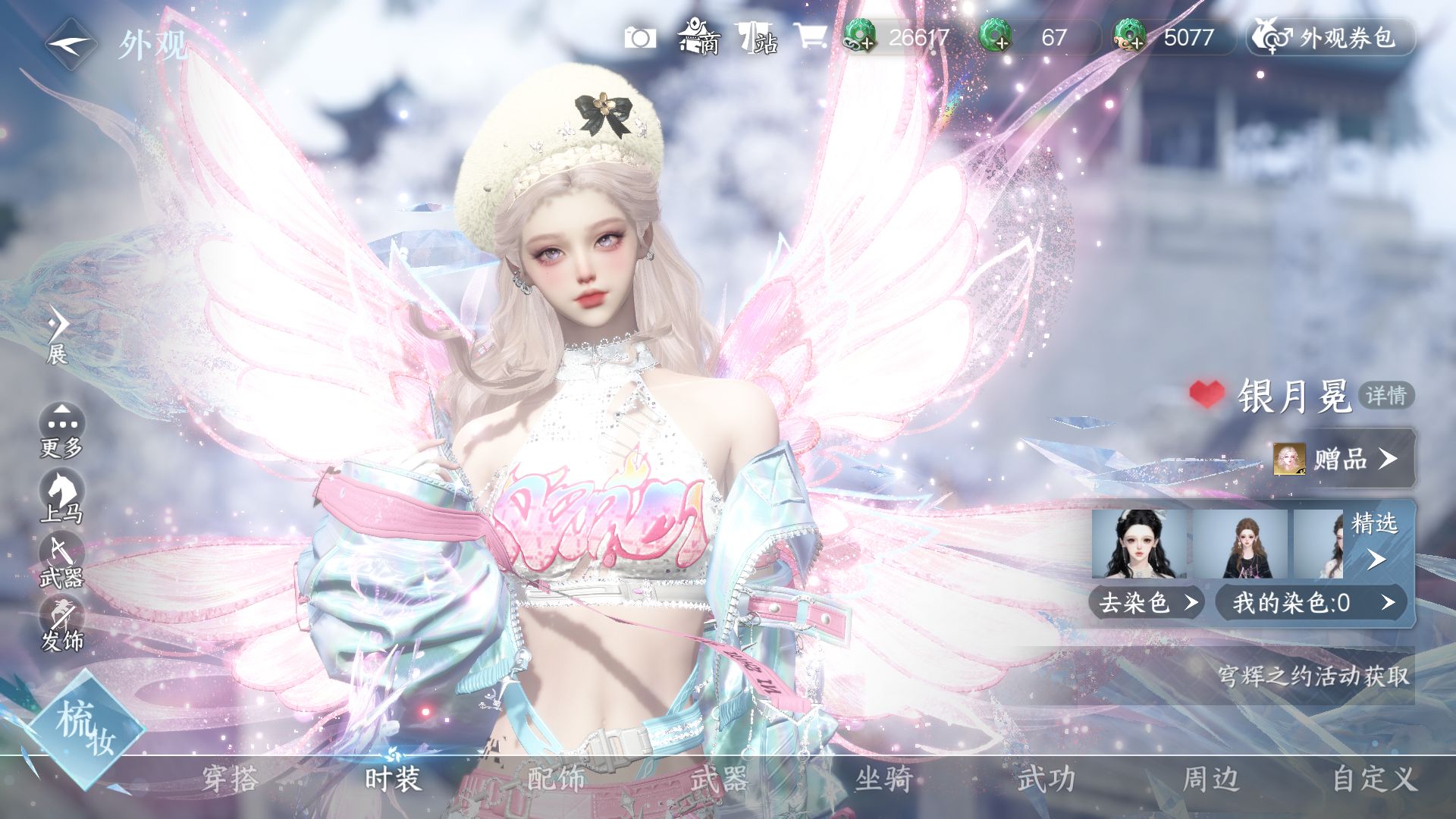The image size is (1456, 819).
Task: Open the 赠品 gift entry
Action: (1342, 459)
